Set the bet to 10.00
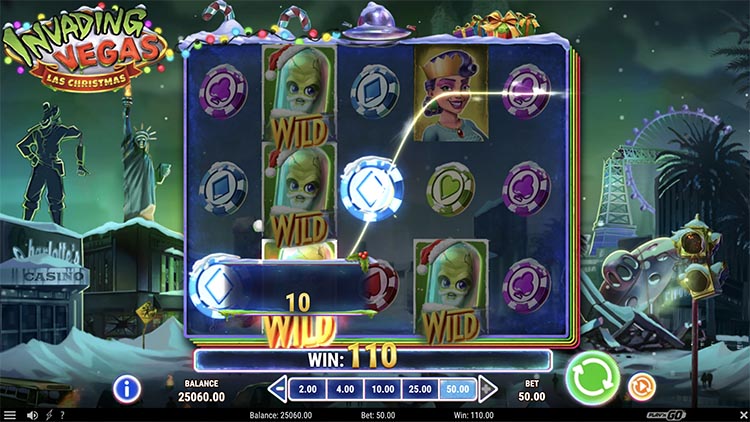 pyautogui.click(x=382, y=388)
